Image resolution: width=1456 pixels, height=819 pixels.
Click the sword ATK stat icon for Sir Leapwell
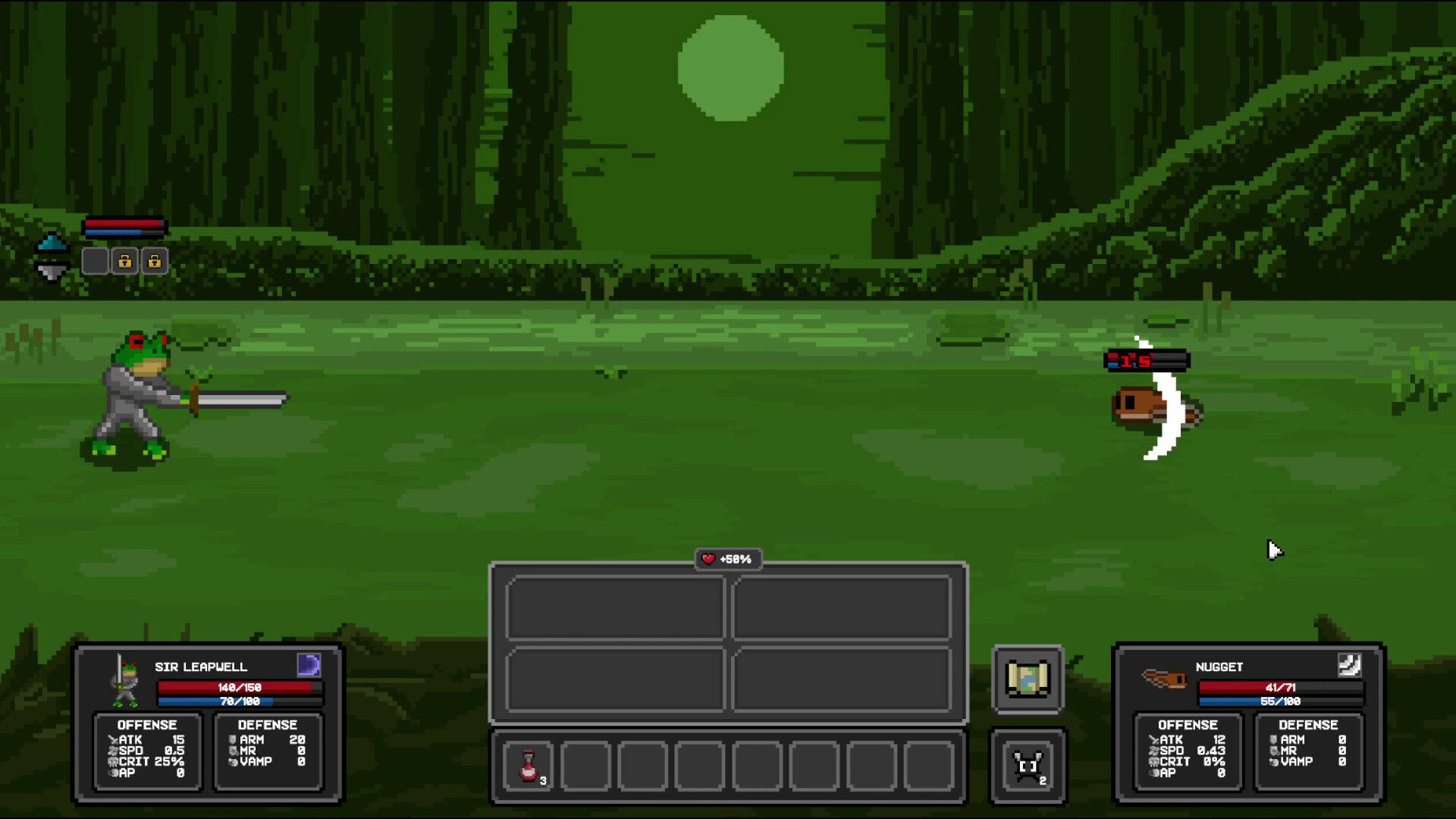112,739
